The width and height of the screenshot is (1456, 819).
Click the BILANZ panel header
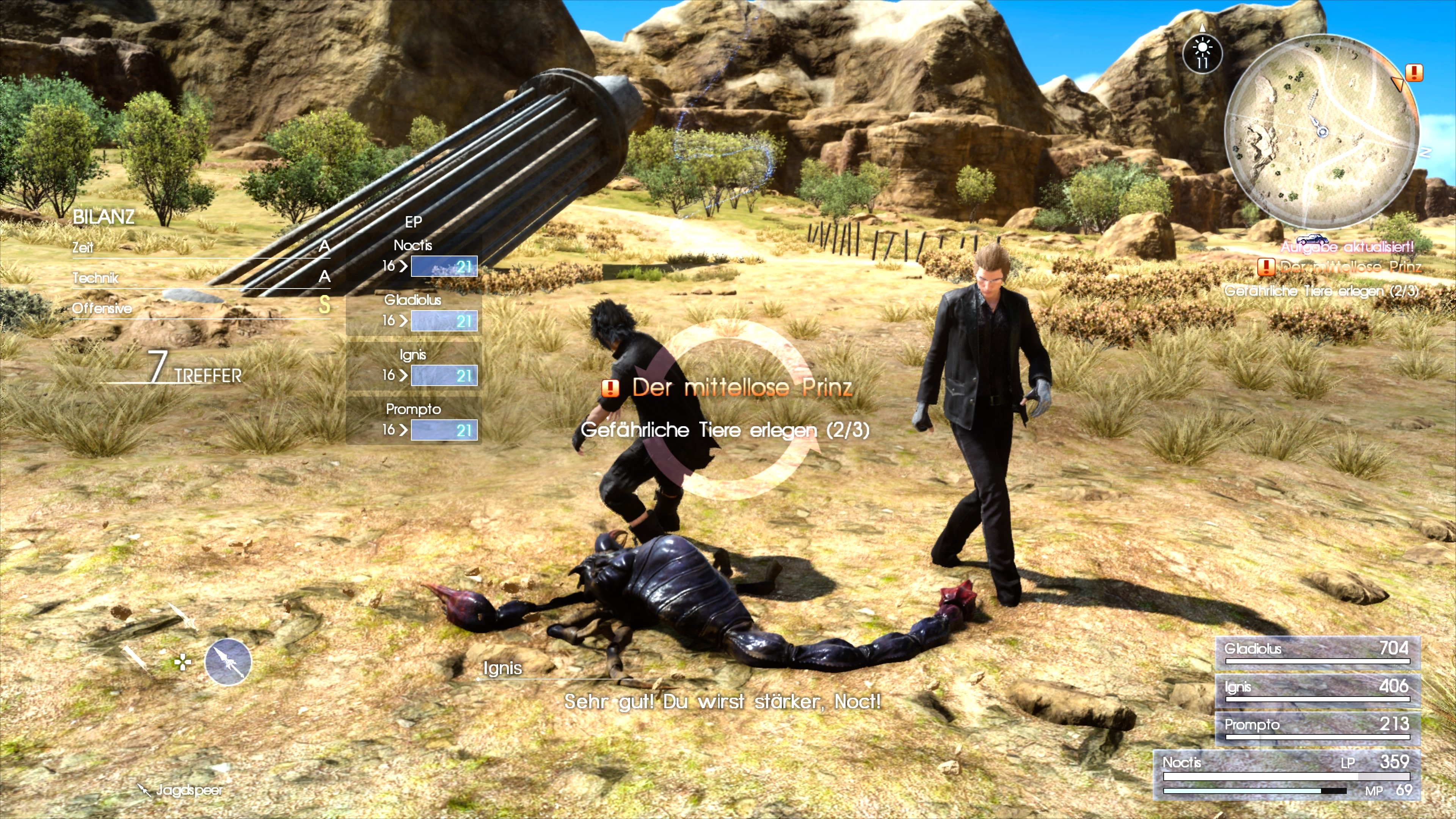coord(104,217)
